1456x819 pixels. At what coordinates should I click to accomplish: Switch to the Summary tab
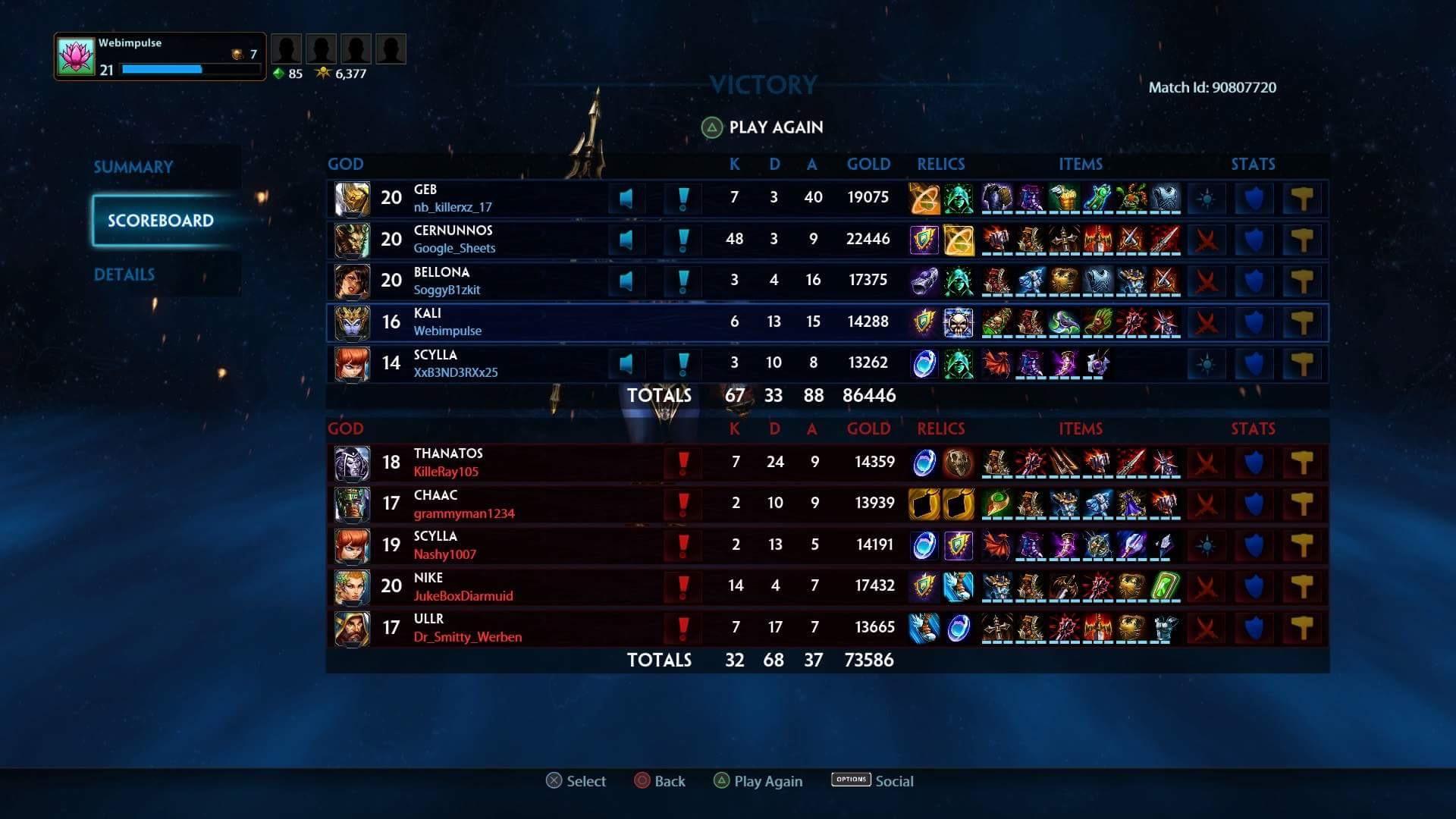[133, 166]
